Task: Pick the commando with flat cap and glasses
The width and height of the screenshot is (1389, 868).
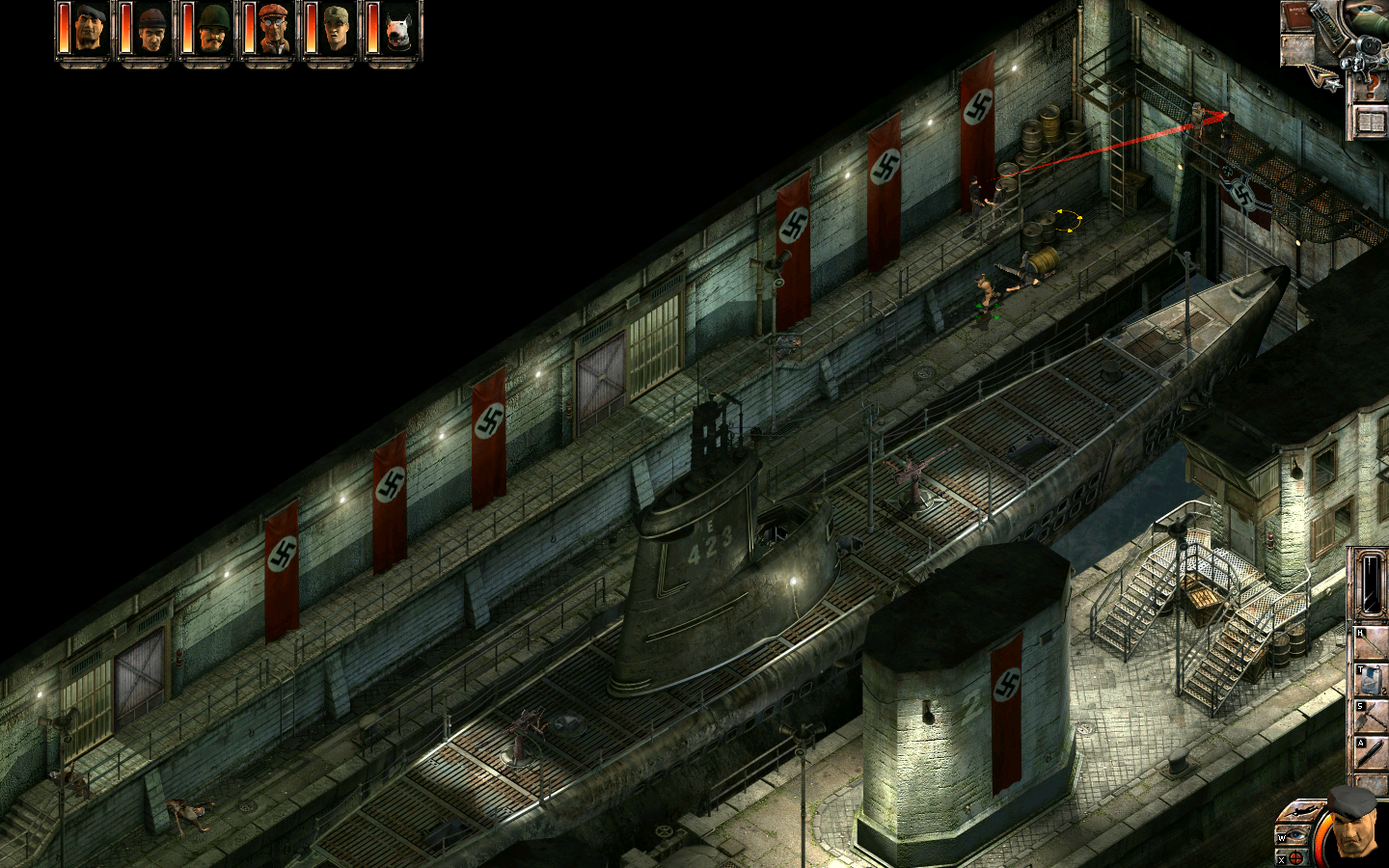Action: coord(274,30)
